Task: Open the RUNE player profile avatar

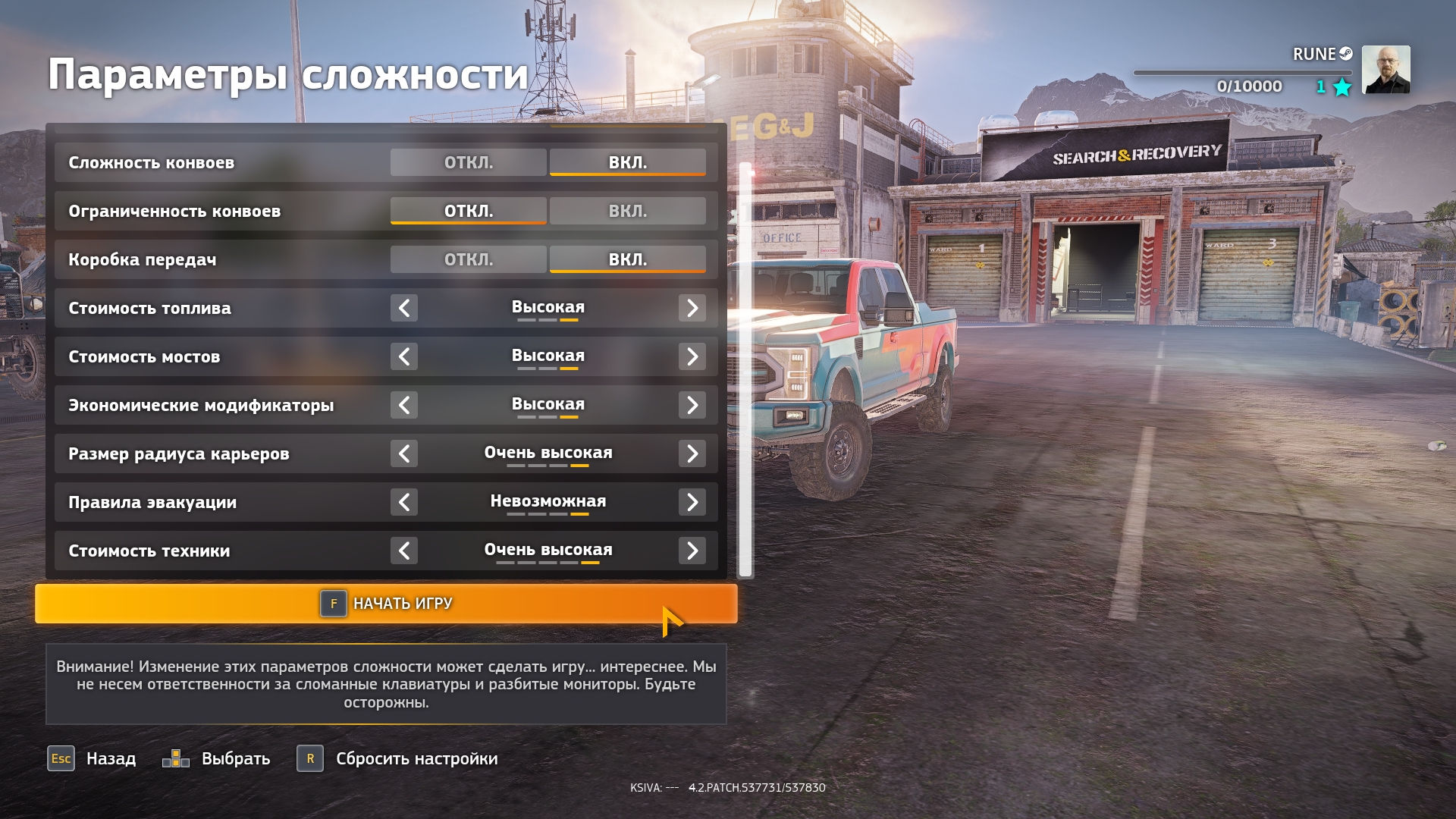Action: point(1385,70)
